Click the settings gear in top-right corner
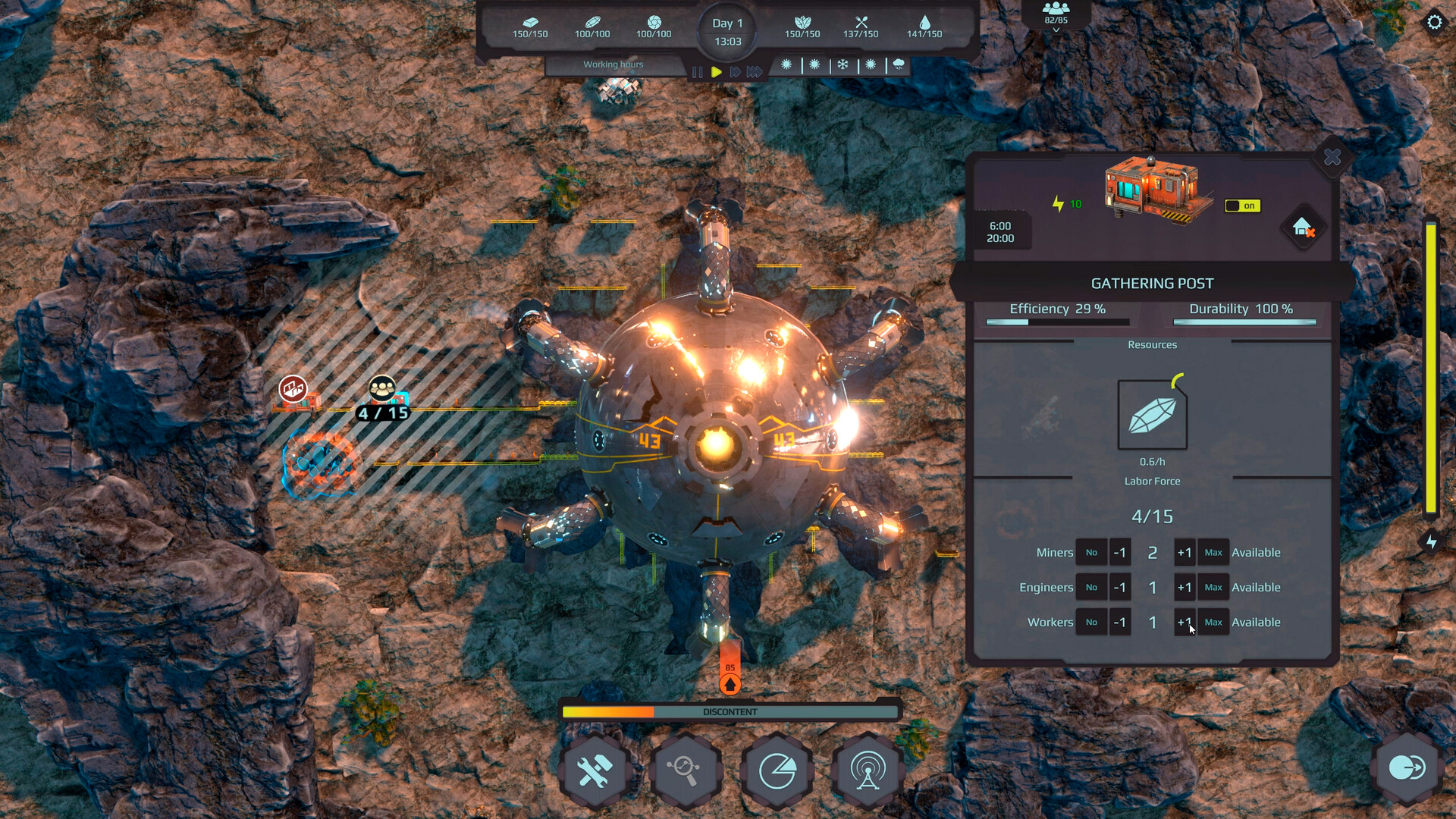 pyautogui.click(x=1436, y=23)
